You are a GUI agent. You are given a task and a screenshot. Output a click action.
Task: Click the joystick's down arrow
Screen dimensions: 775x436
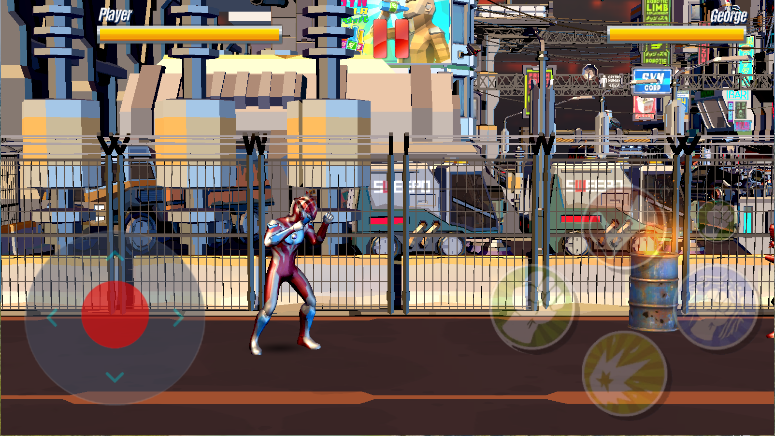pos(115,377)
